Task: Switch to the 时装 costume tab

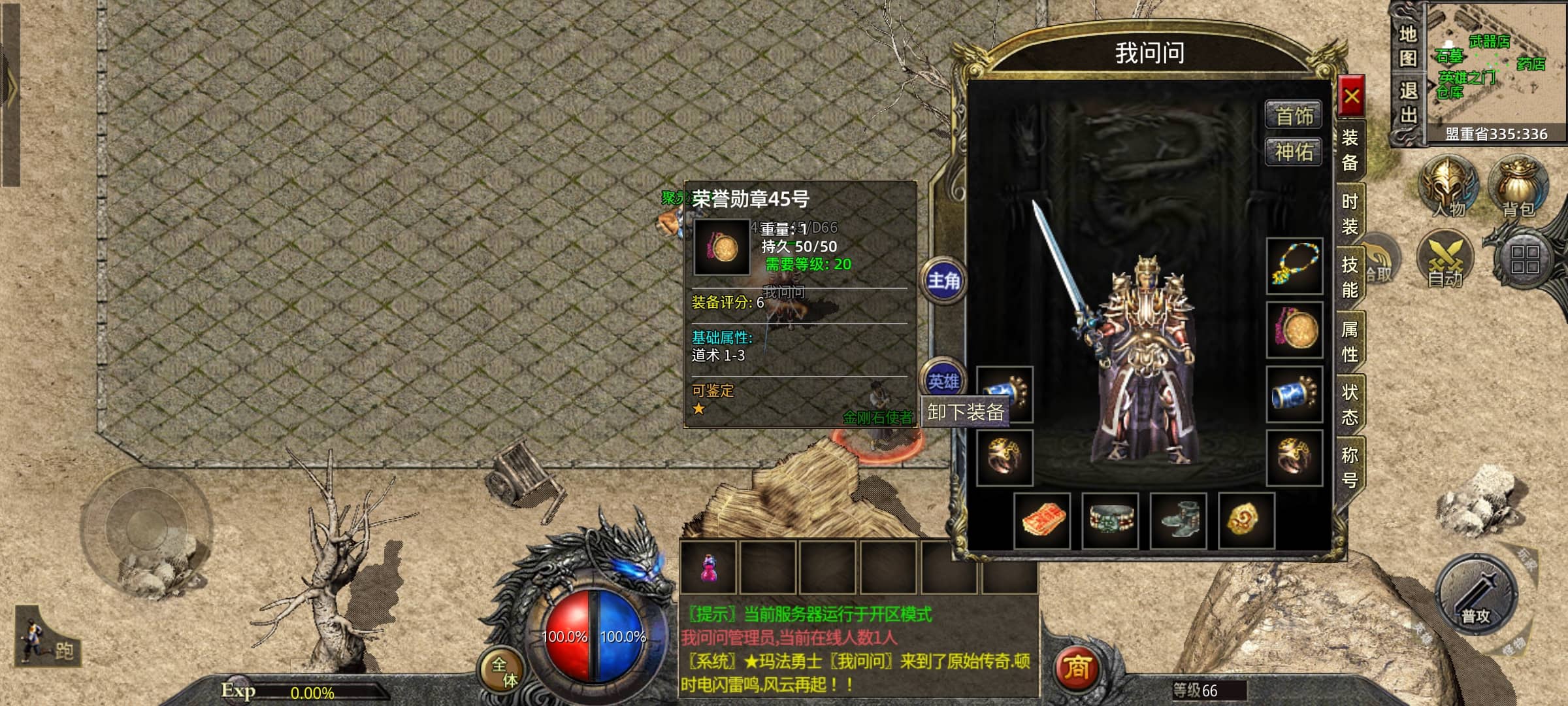Action: [x=1350, y=214]
